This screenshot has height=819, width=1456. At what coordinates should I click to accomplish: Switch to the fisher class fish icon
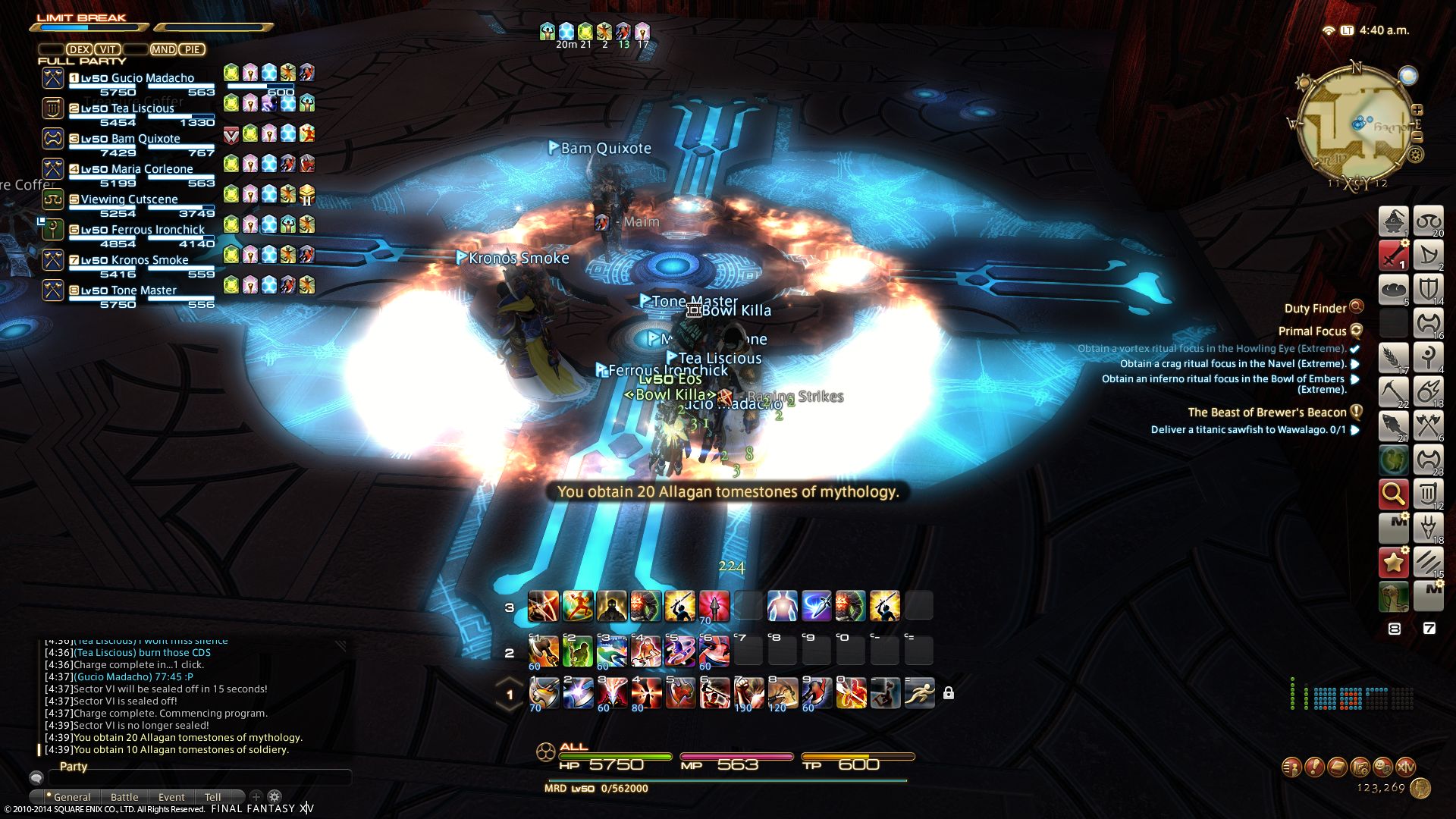[1393, 426]
